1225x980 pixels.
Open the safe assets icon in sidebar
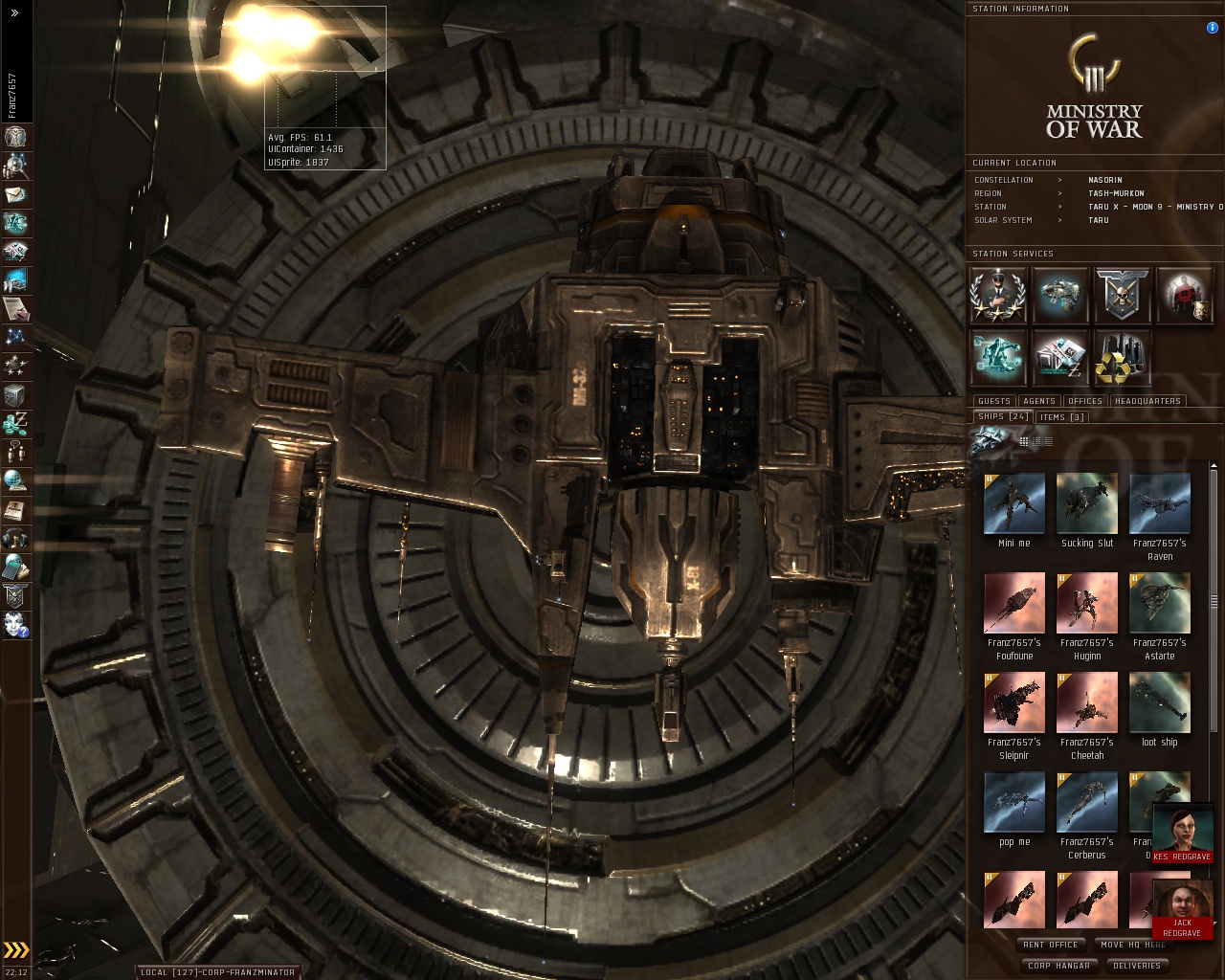15,395
